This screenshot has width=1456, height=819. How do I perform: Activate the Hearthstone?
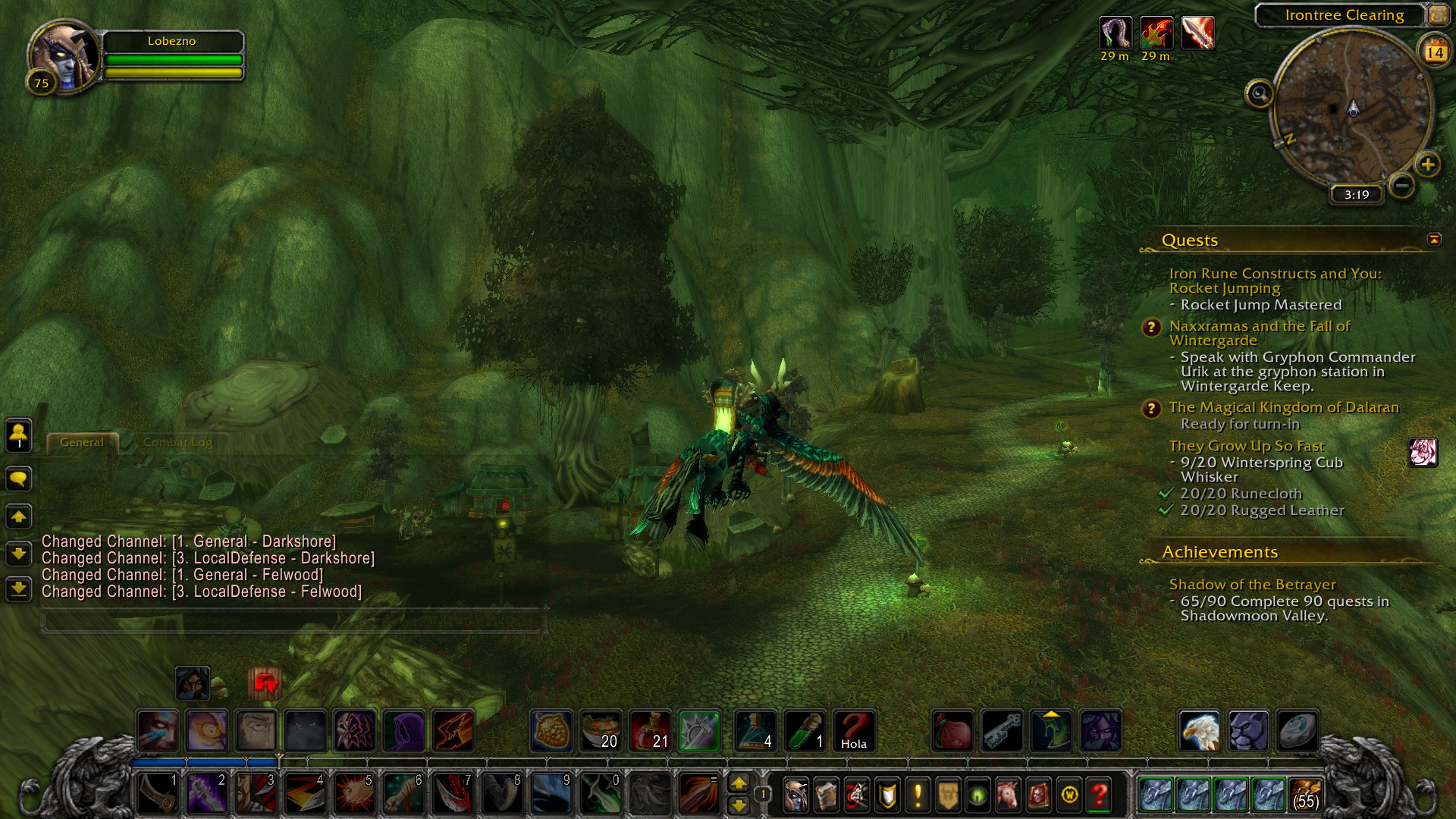(1296, 730)
